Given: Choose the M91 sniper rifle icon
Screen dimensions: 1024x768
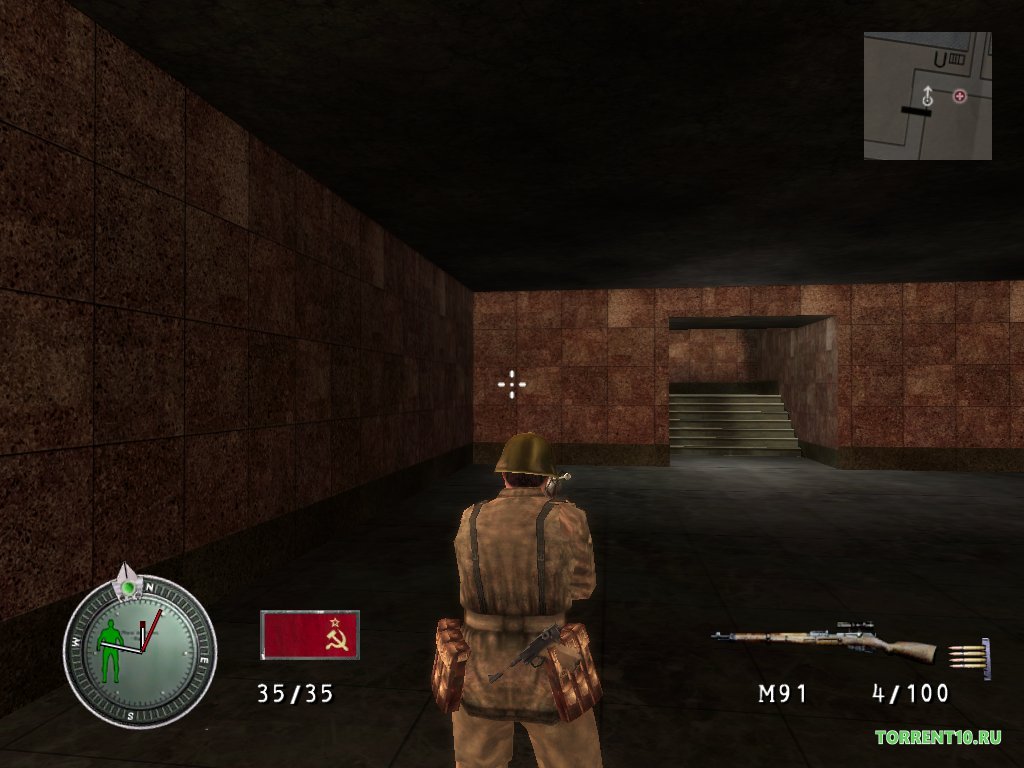Looking at the screenshot, I should pos(823,641).
